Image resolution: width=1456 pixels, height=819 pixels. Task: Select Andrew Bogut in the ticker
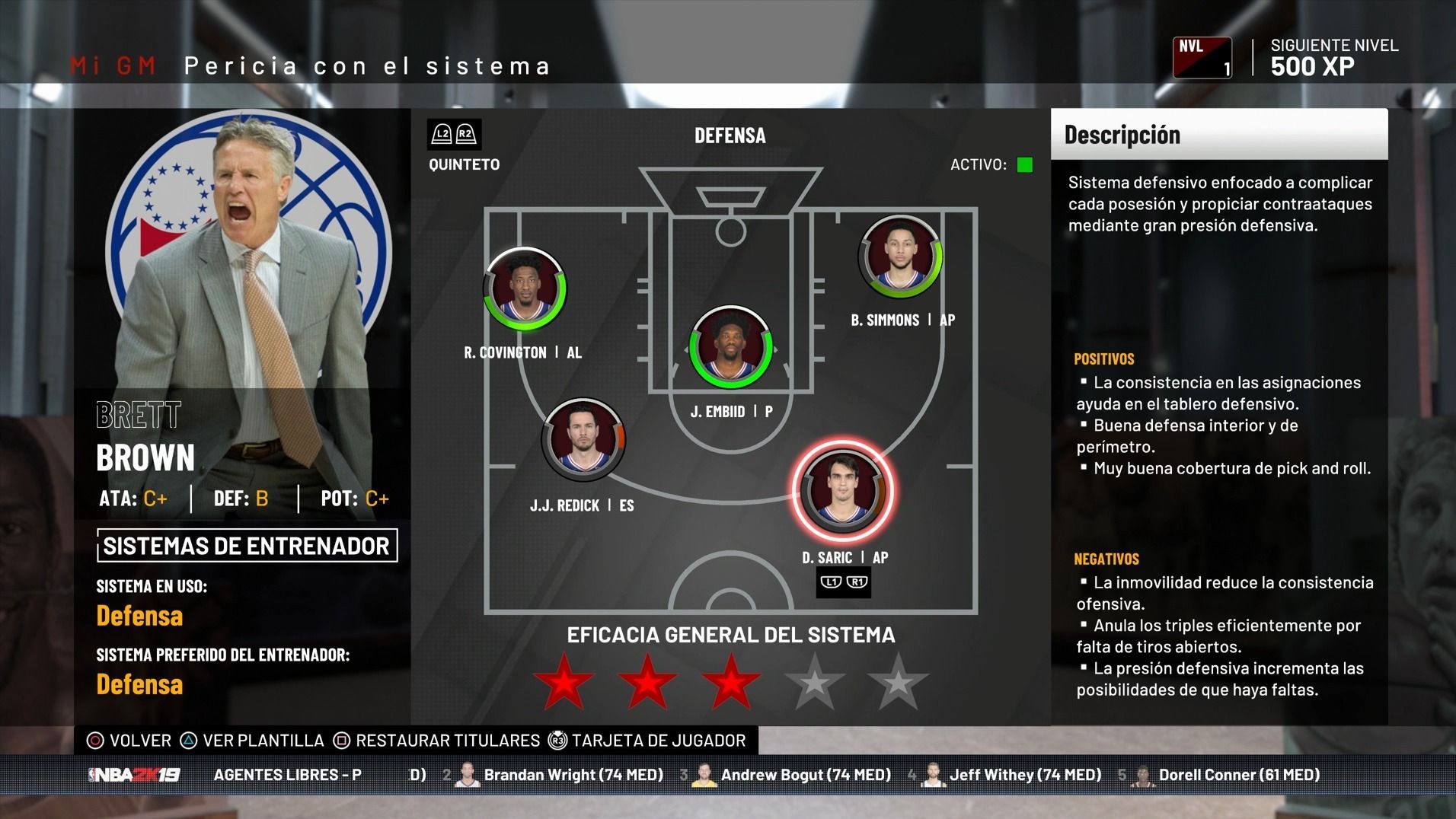(x=805, y=775)
